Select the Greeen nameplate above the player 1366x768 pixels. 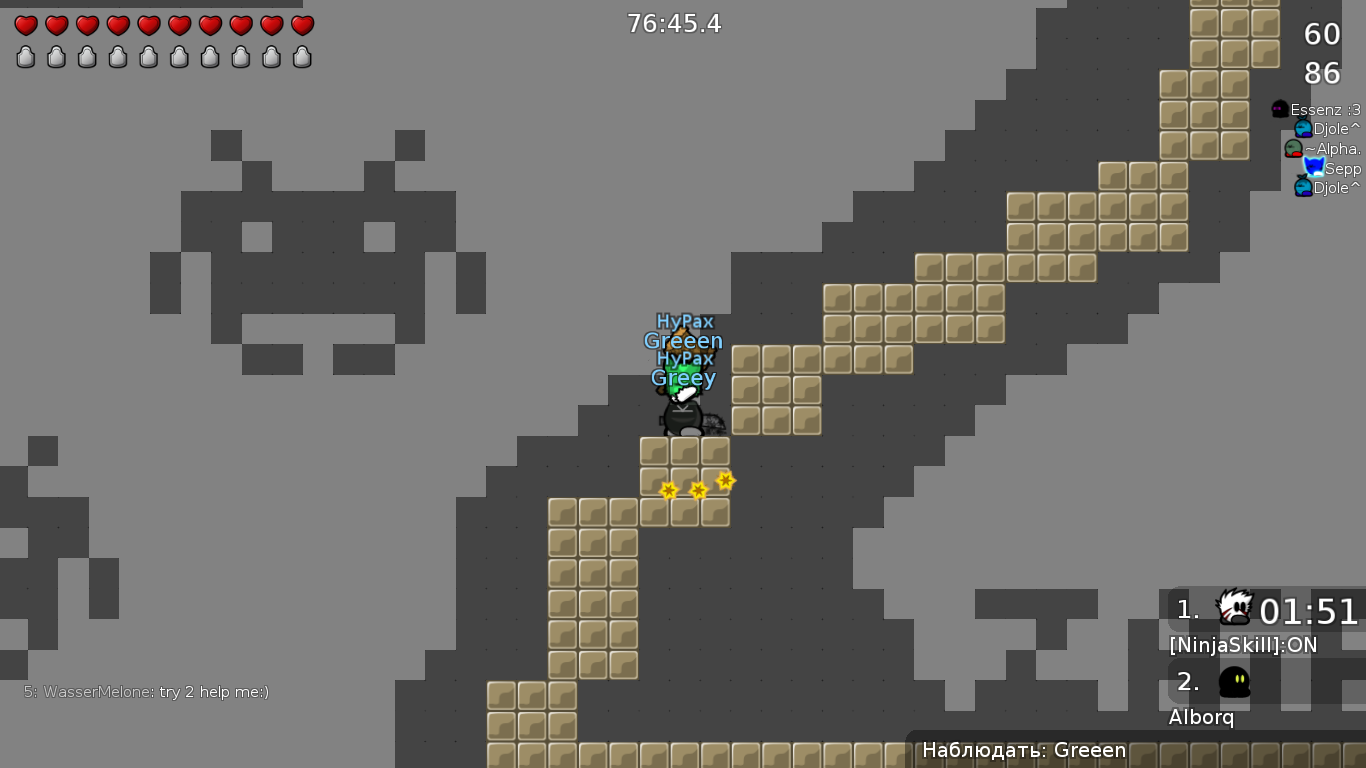(684, 340)
